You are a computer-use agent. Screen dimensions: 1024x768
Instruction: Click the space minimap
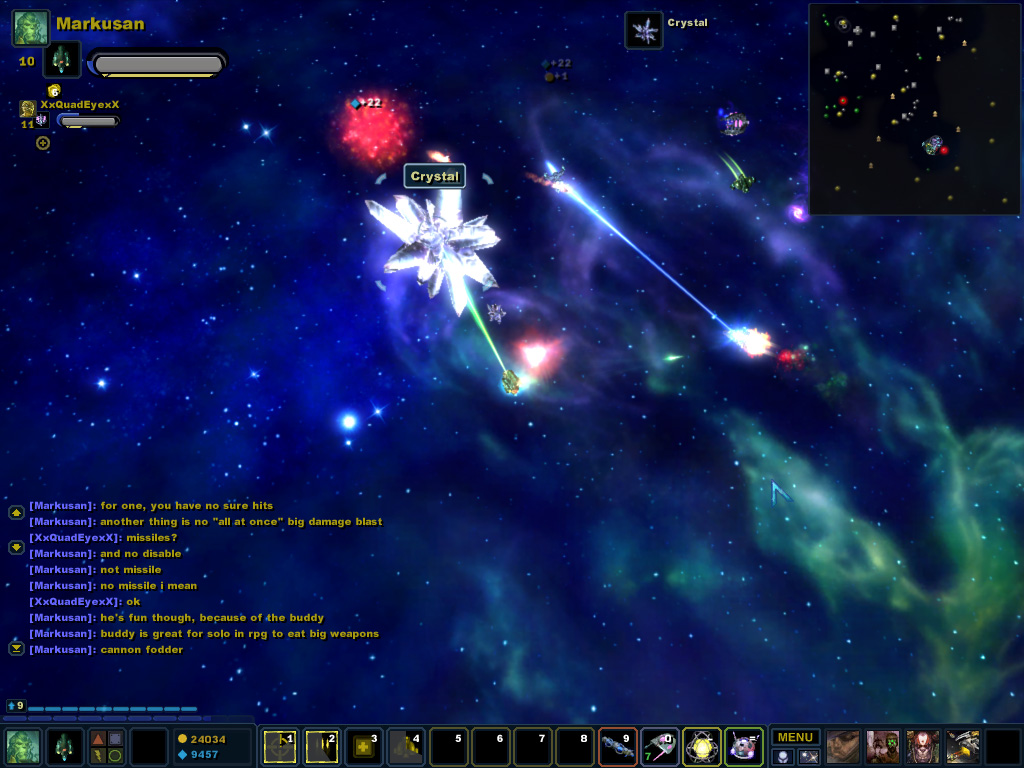point(914,108)
